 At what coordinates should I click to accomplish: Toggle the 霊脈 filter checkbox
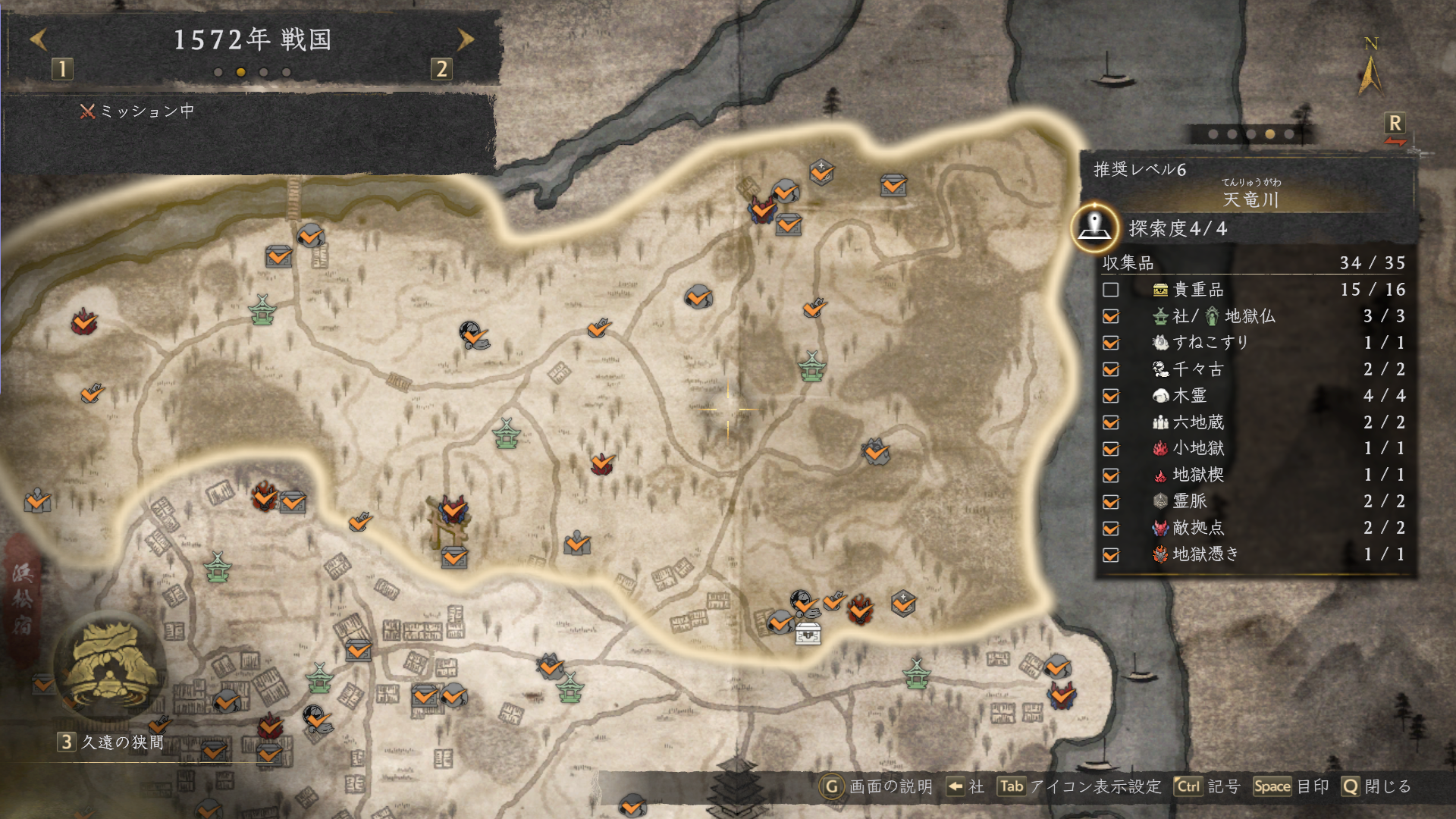tap(1111, 502)
